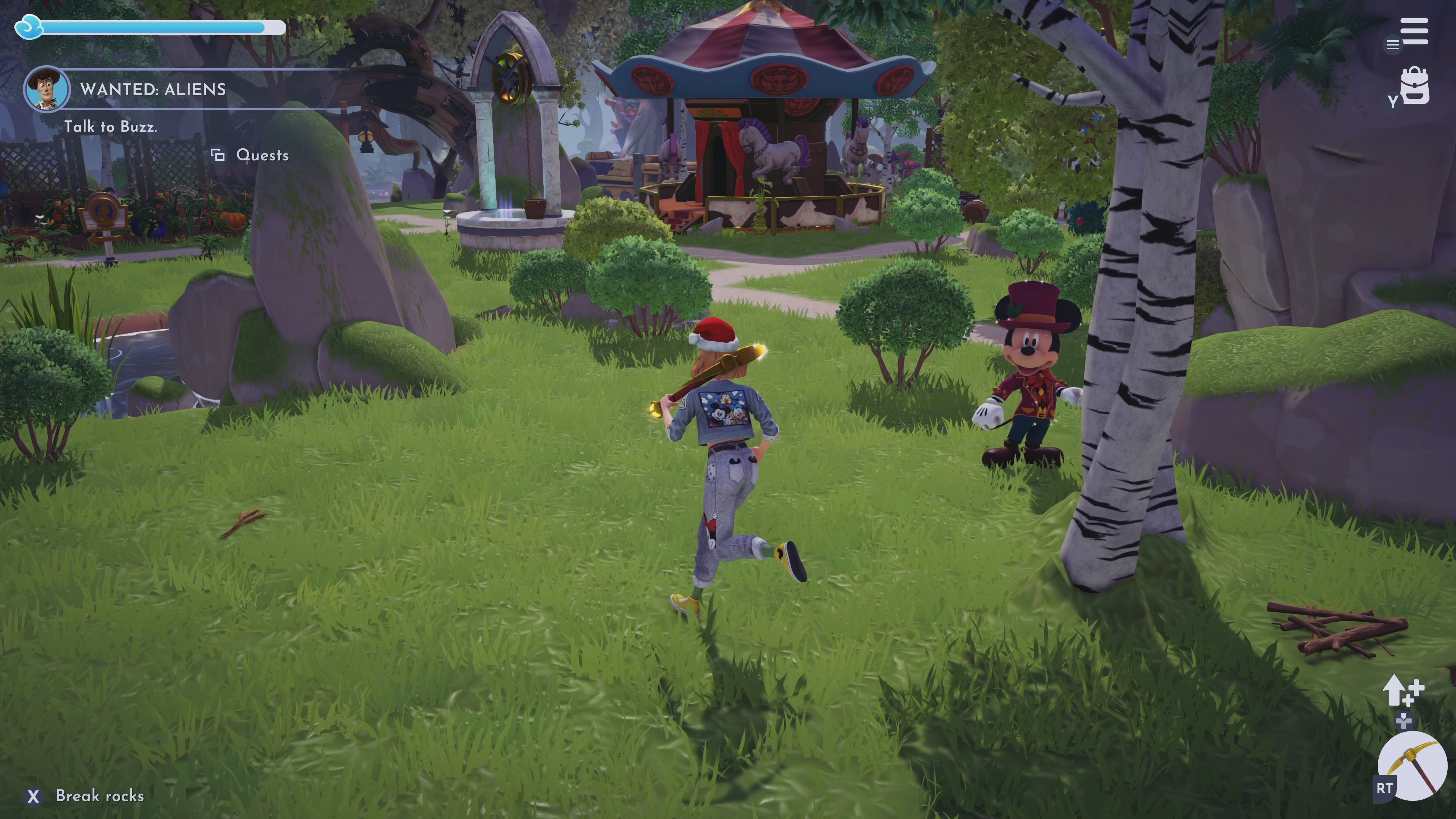Click the Wanted: Aliens quest tracker
1456x819 pixels.
(153, 89)
